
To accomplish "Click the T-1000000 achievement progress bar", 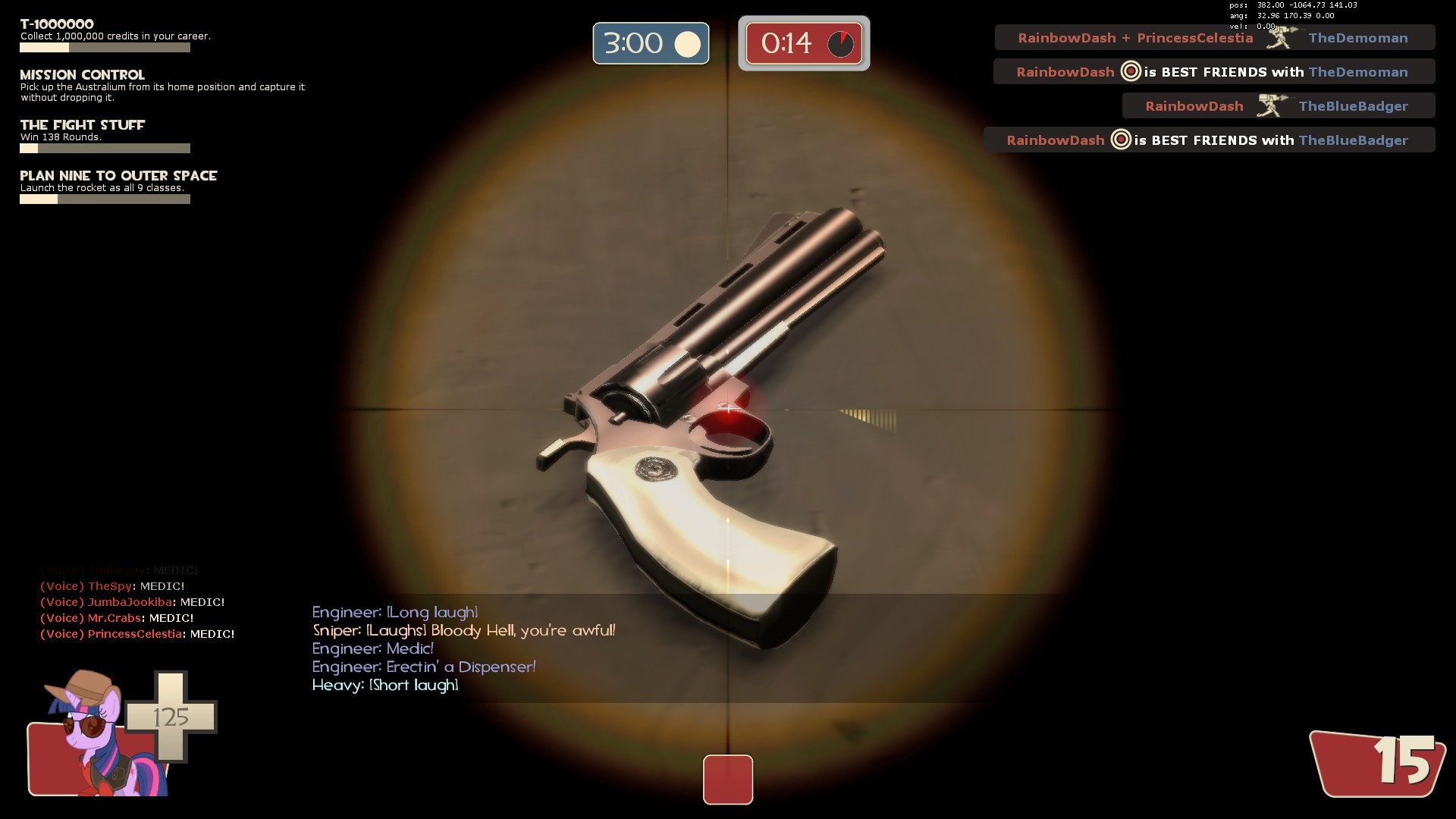I will (105, 47).
